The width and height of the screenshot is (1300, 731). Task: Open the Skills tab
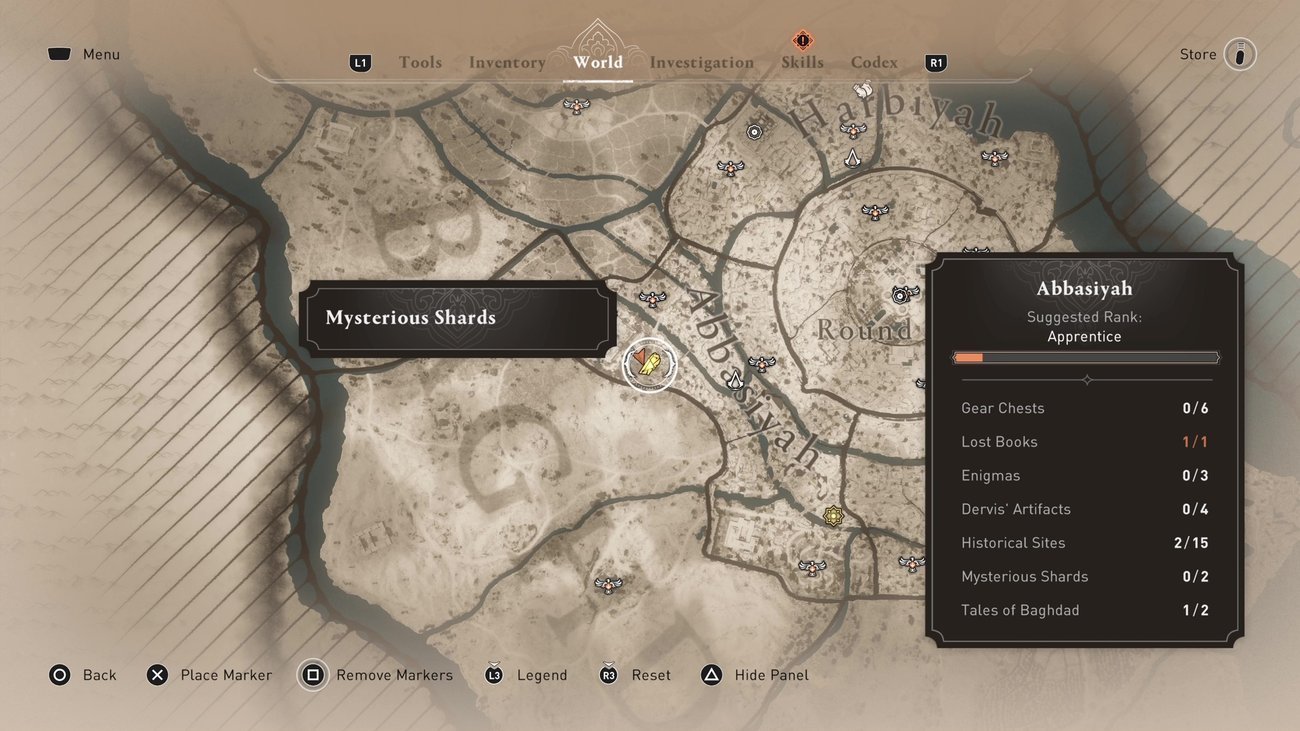pos(802,62)
